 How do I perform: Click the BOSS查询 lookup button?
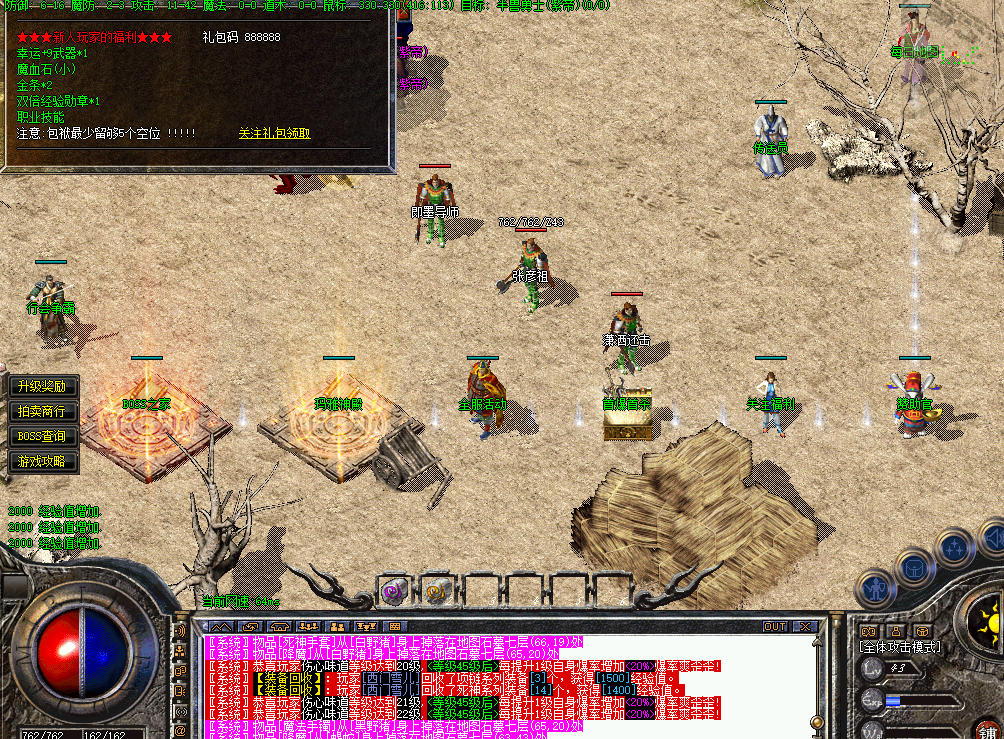tap(41, 436)
